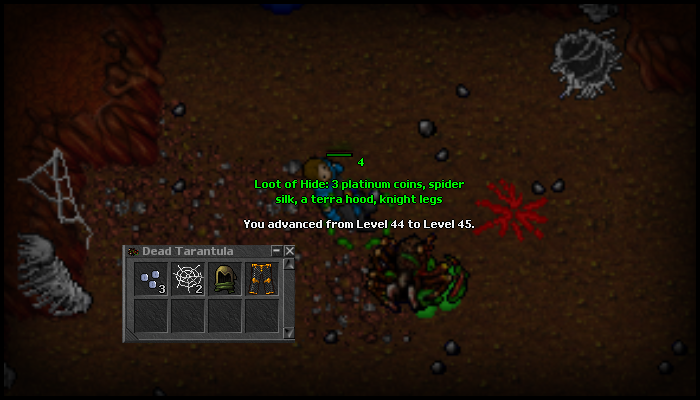Choose the knight legs item
The height and width of the screenshot is (400, 700).
(261, 279)
